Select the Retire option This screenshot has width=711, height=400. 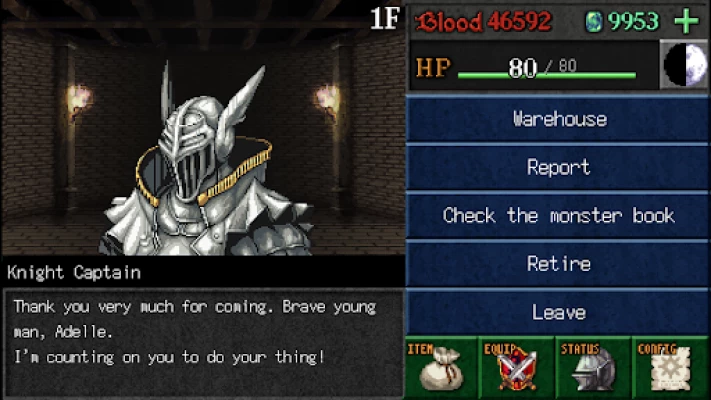[559, 264]
